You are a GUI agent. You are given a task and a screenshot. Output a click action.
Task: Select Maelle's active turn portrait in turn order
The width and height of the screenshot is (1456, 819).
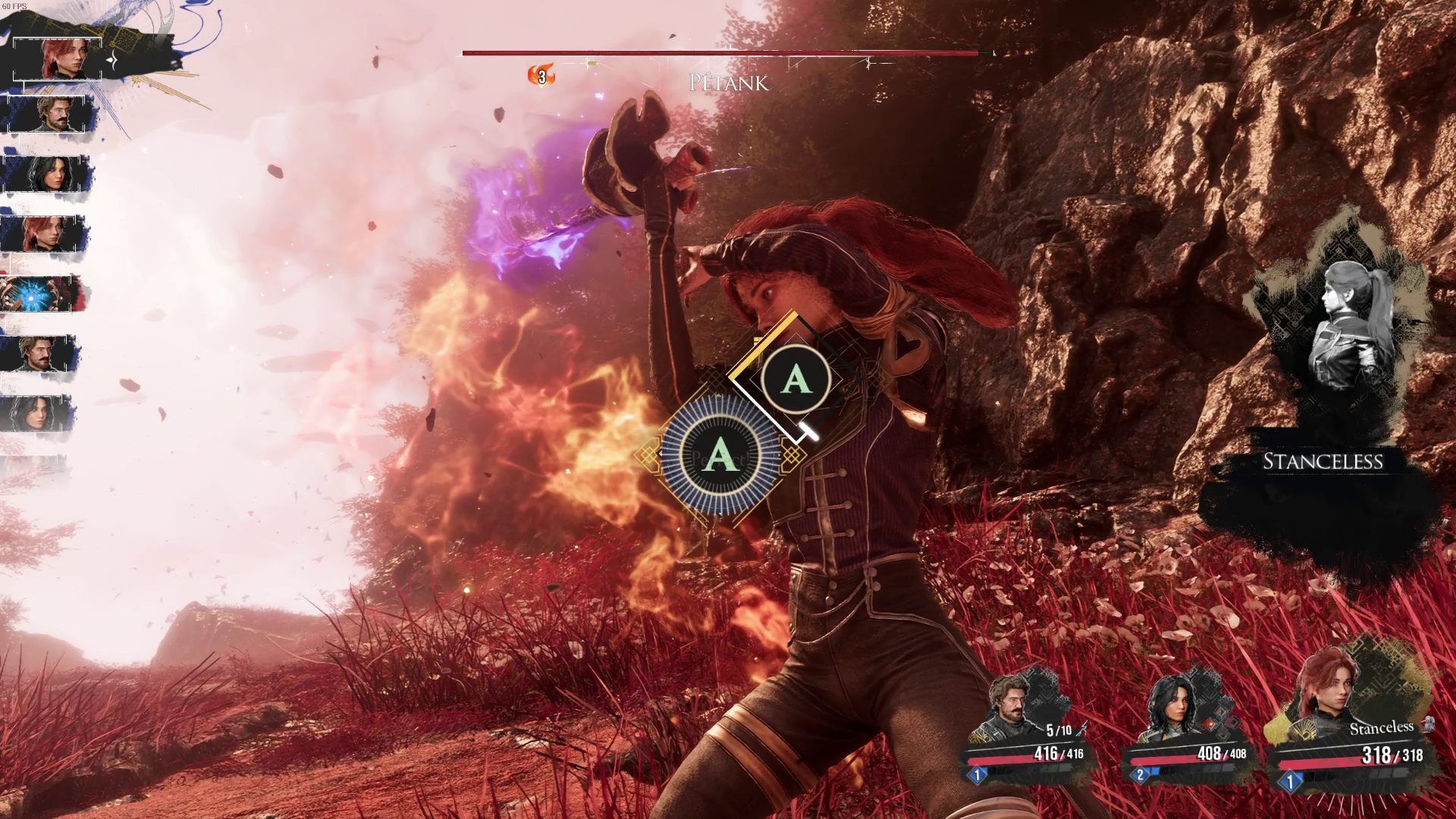click(x=66, y=58)
